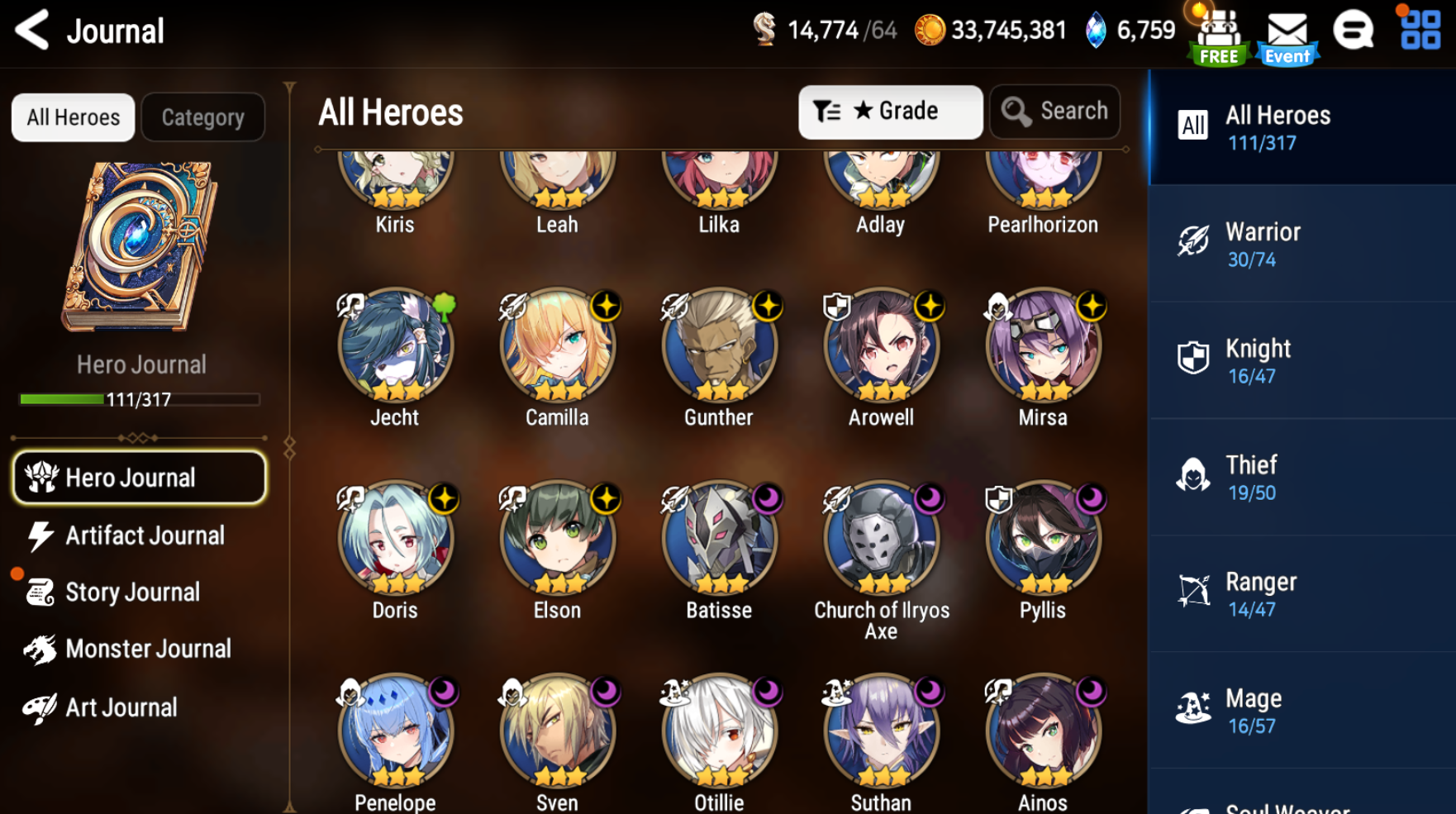Switch to the Category view

pos(202,117)
